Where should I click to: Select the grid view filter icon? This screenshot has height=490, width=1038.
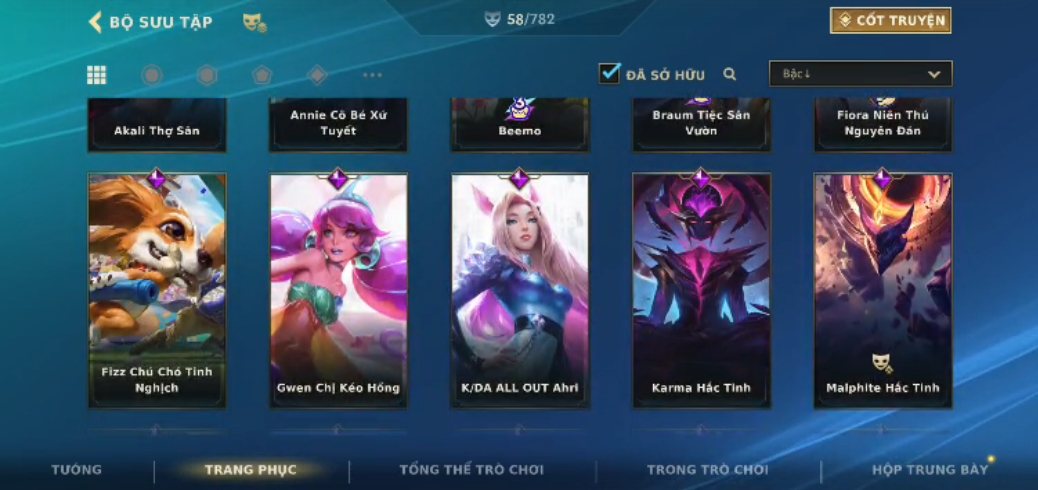coord(97,75)
